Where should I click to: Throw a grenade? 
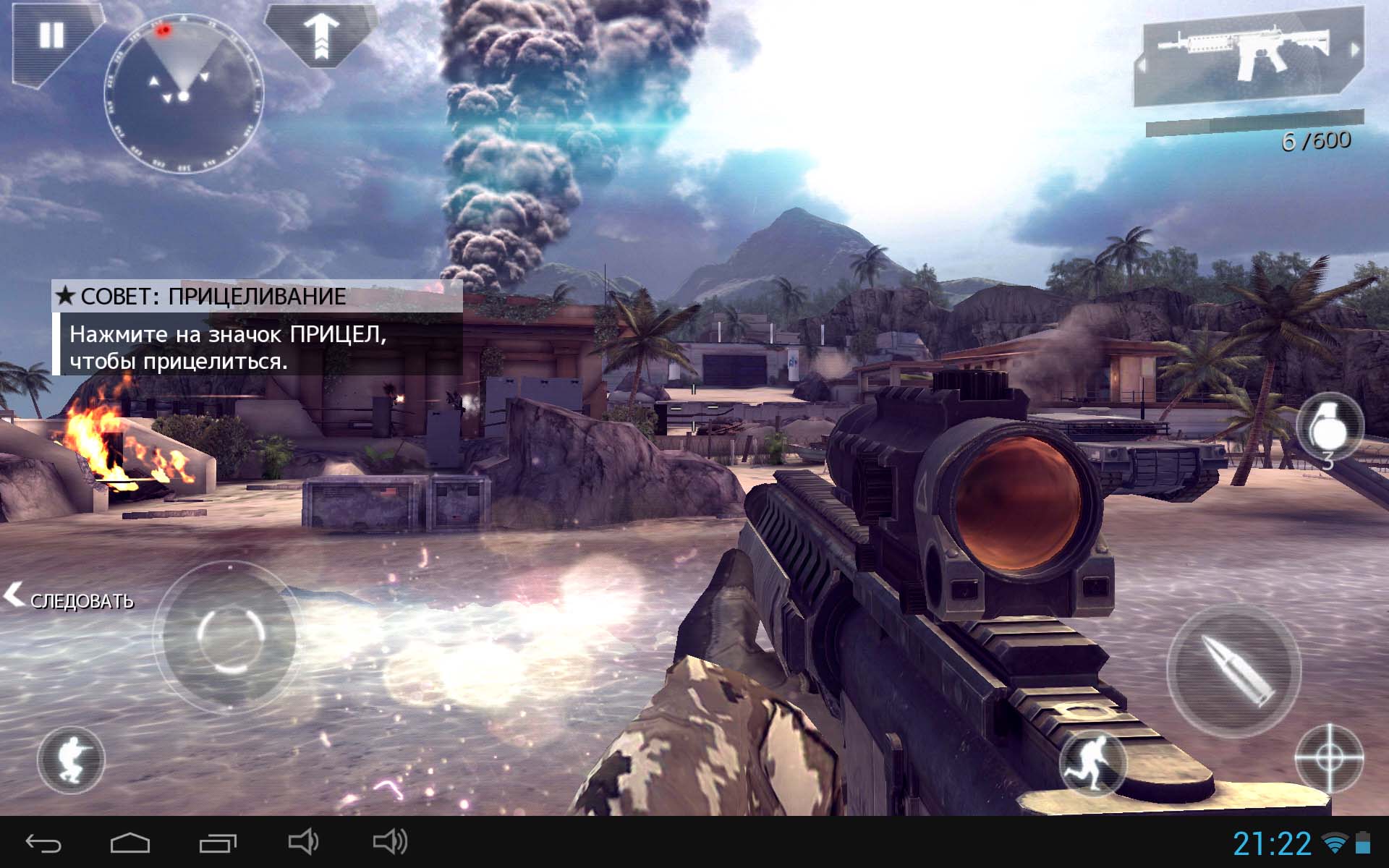point(1328,428)
